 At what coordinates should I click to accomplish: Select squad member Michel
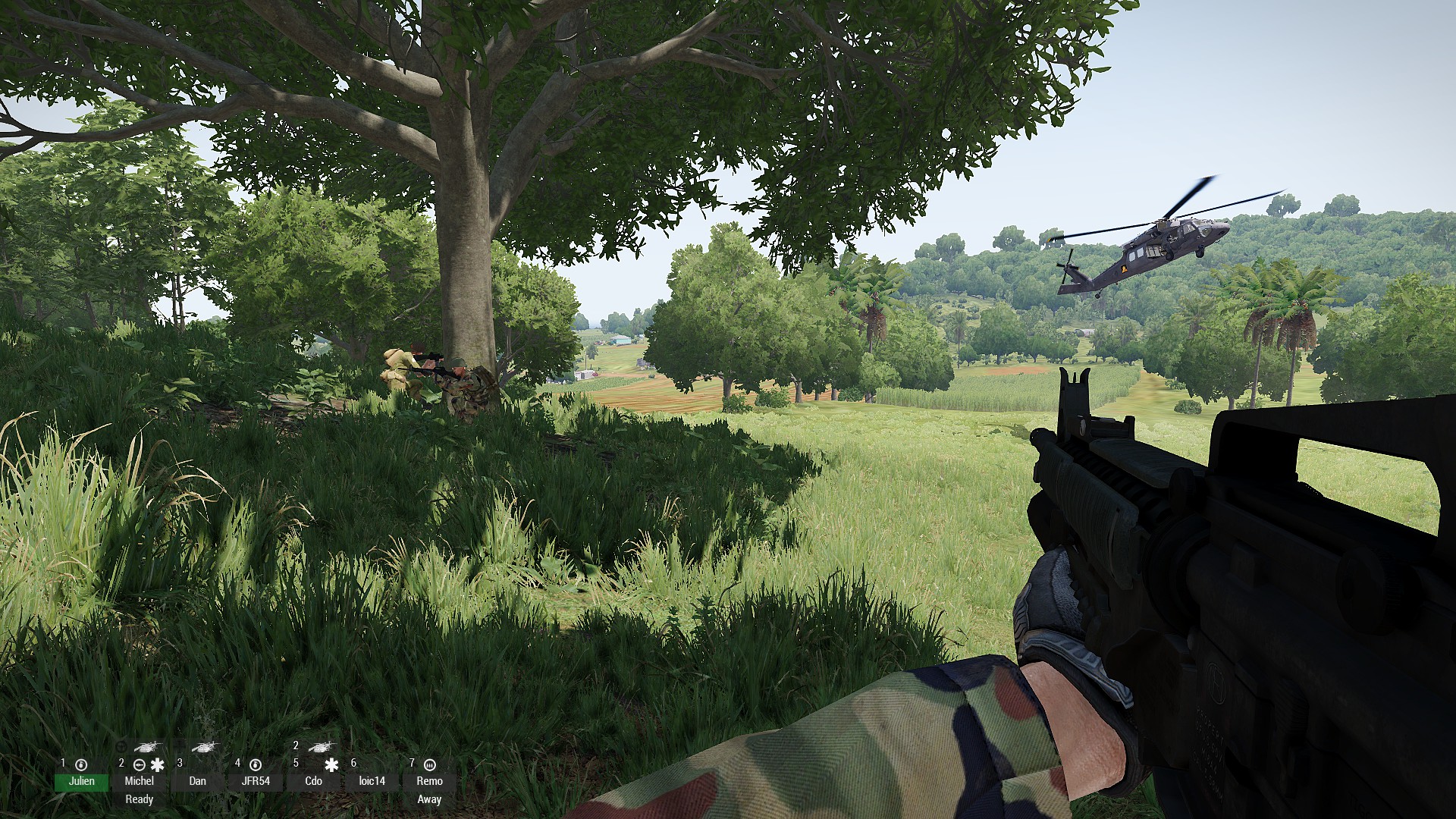140,781
